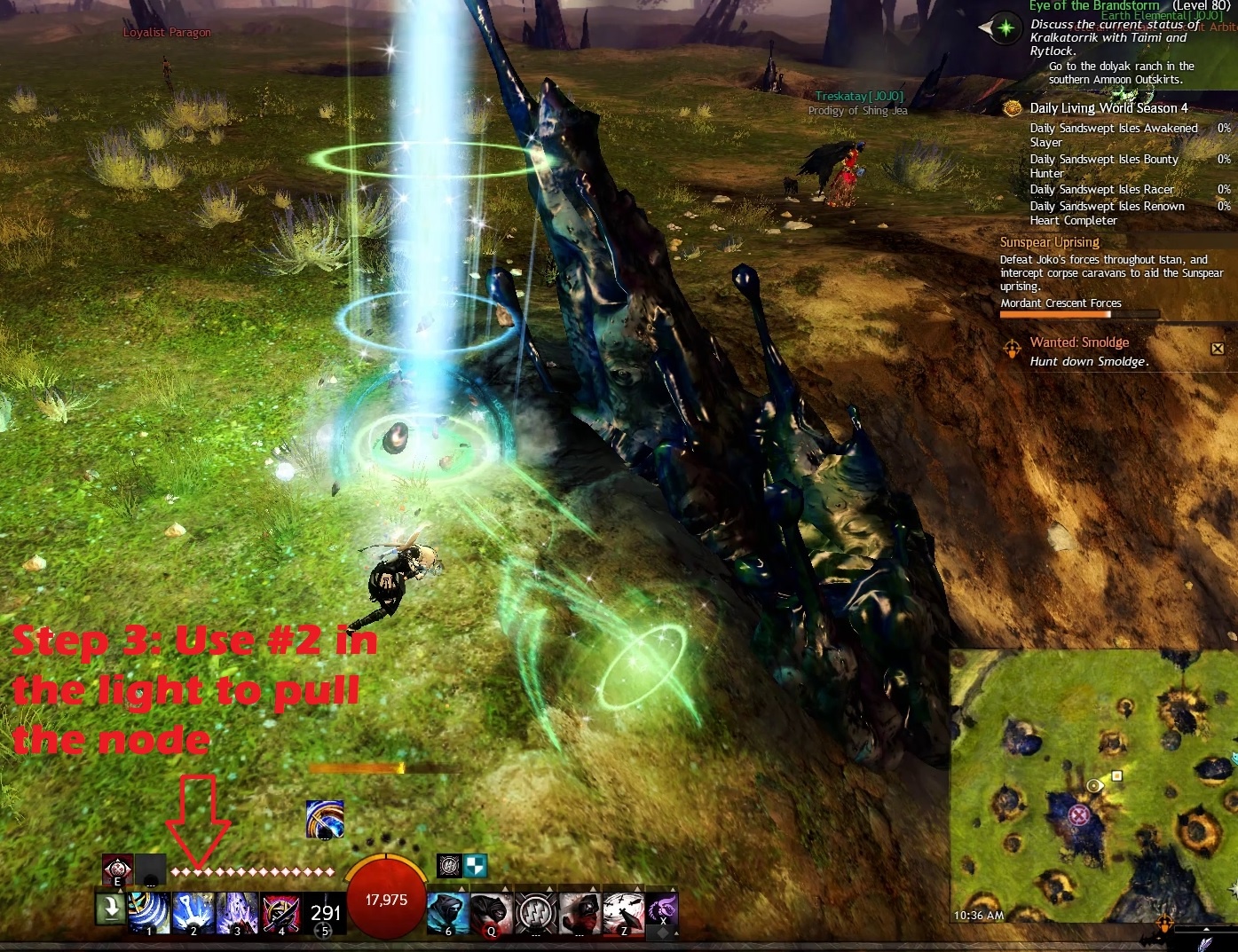Click the purple mount skill icon

[x=662, y=910]
